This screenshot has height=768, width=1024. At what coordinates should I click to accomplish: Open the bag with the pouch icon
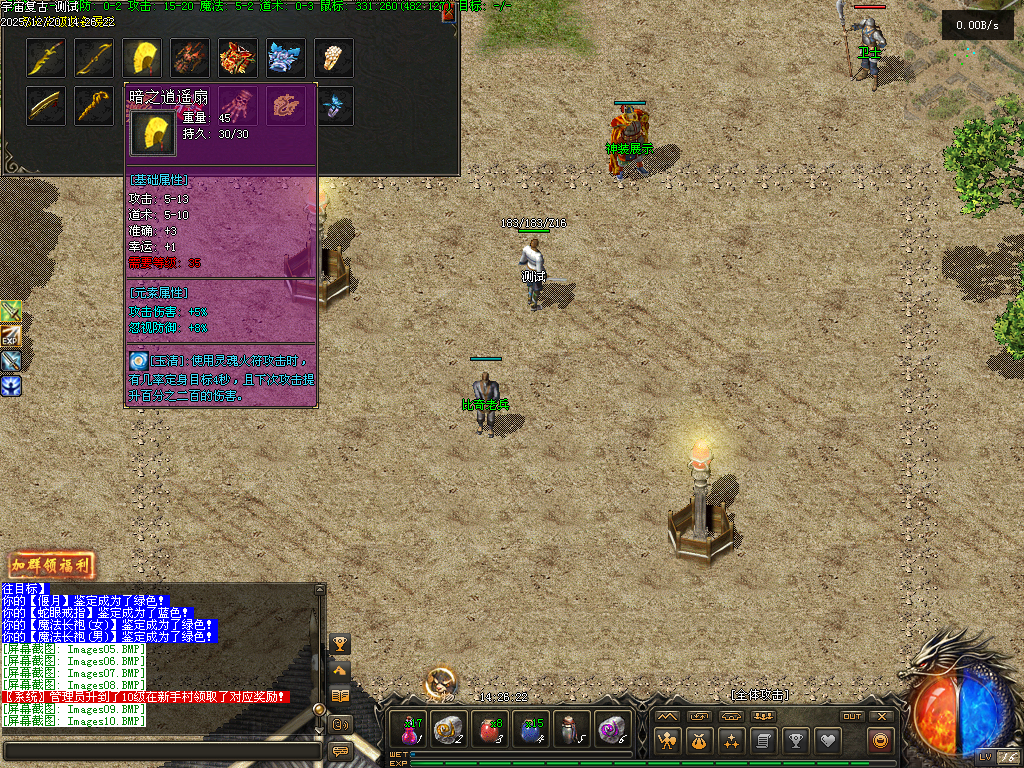point(700,741)
